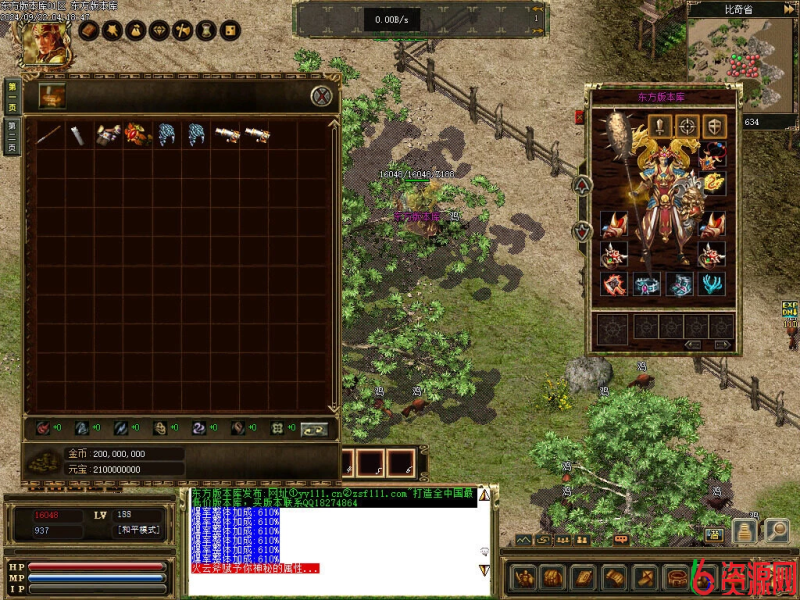Select the crosshair tab in the equipment panel
The width and height of the screenshot is (800, 600).
[687, 125]
